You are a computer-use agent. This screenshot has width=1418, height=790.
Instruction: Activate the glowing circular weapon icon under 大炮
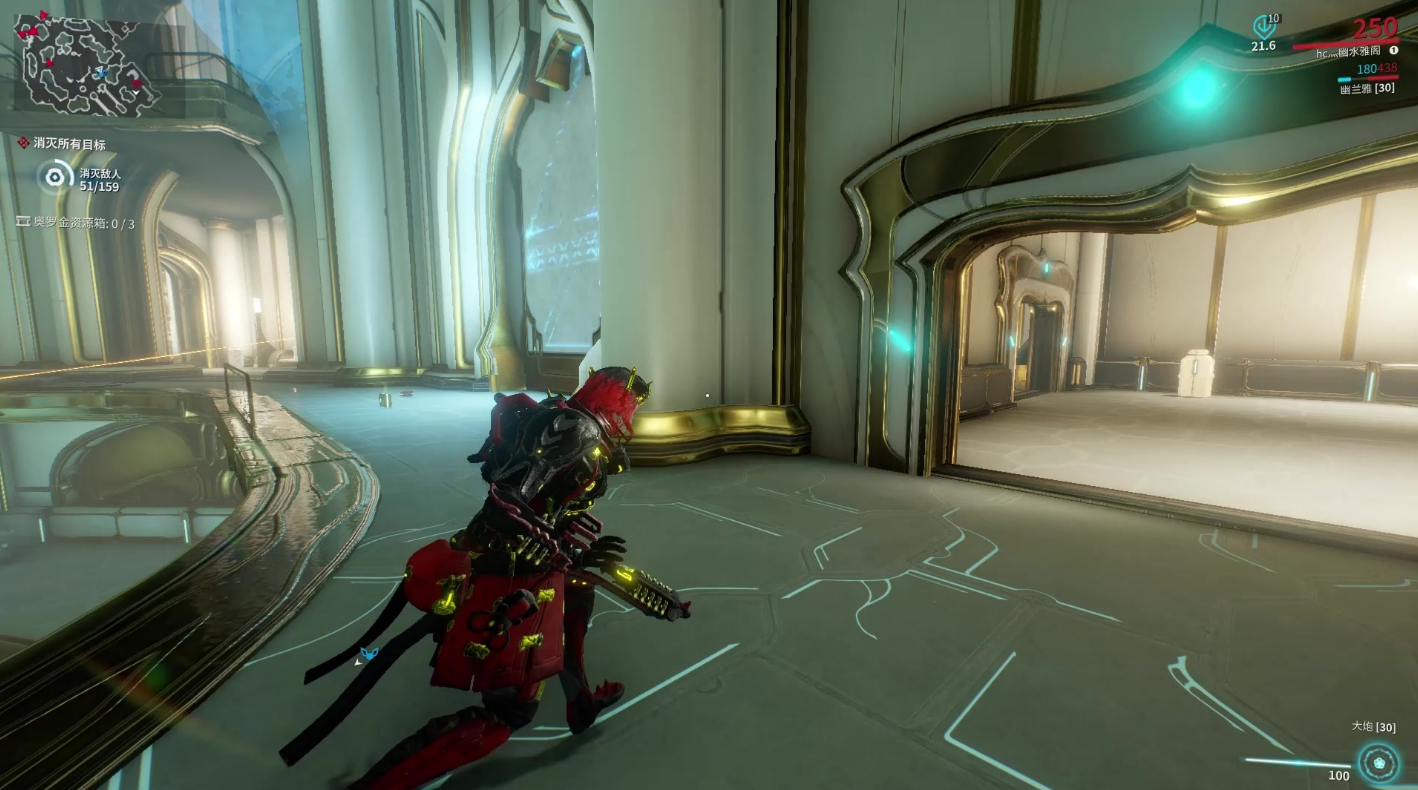1379,762
